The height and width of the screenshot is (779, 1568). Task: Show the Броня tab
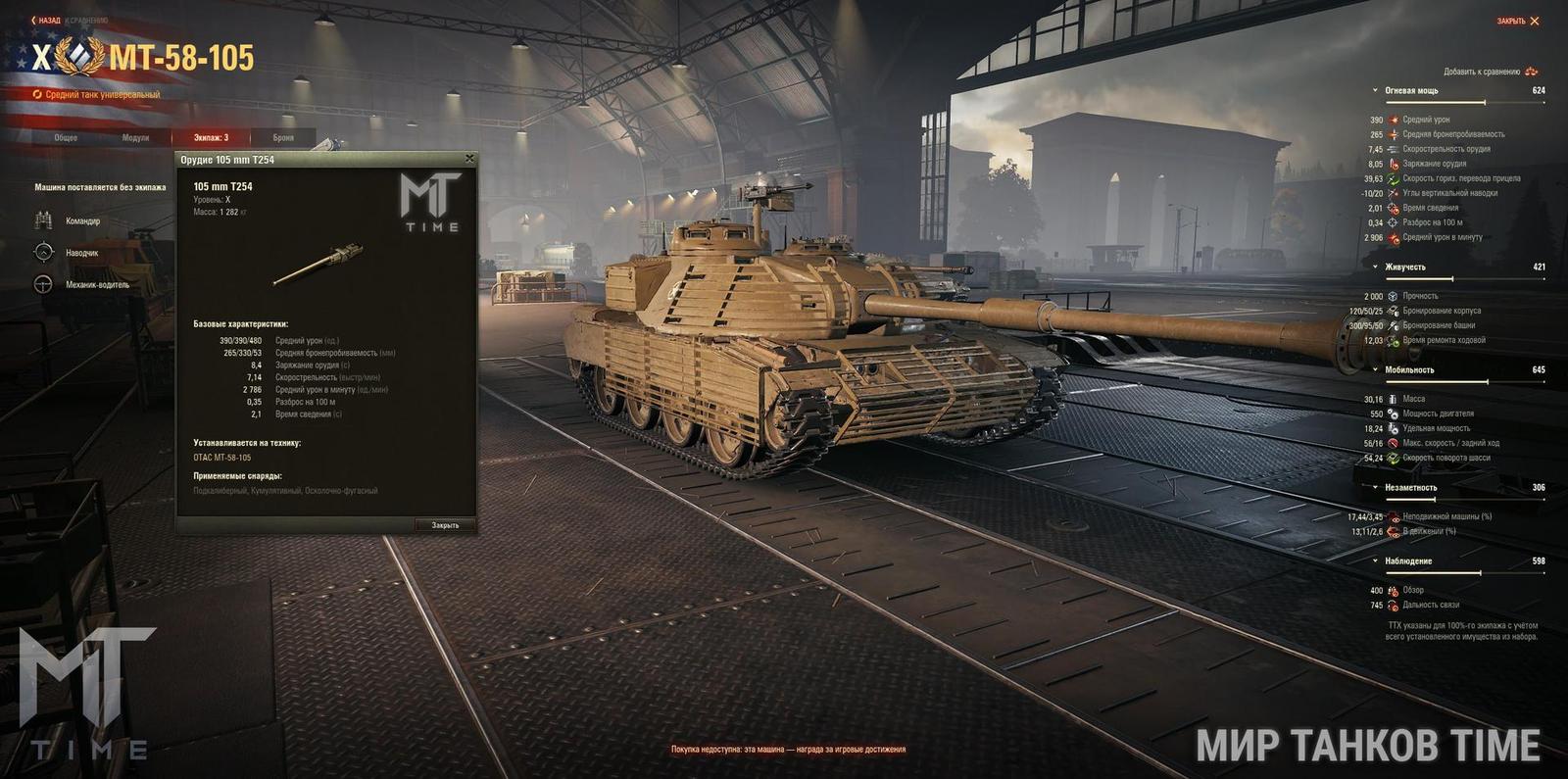(x=283, y=138)
